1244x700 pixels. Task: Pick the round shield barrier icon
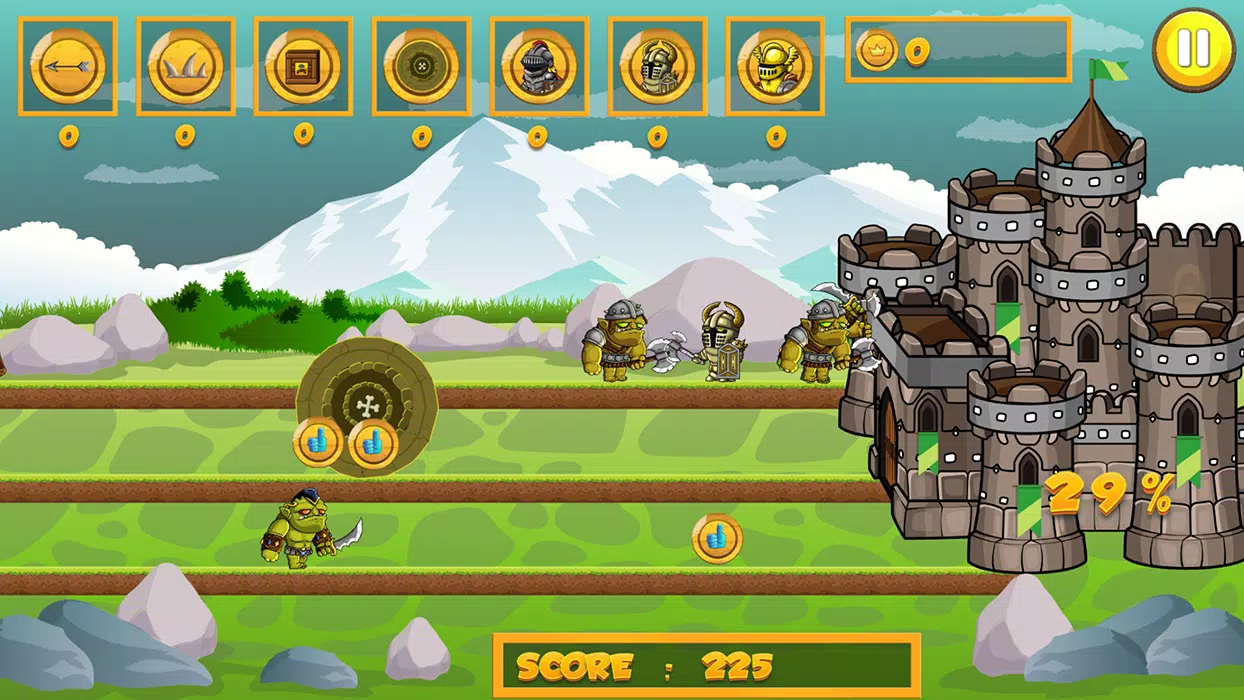tap(421, 66)
